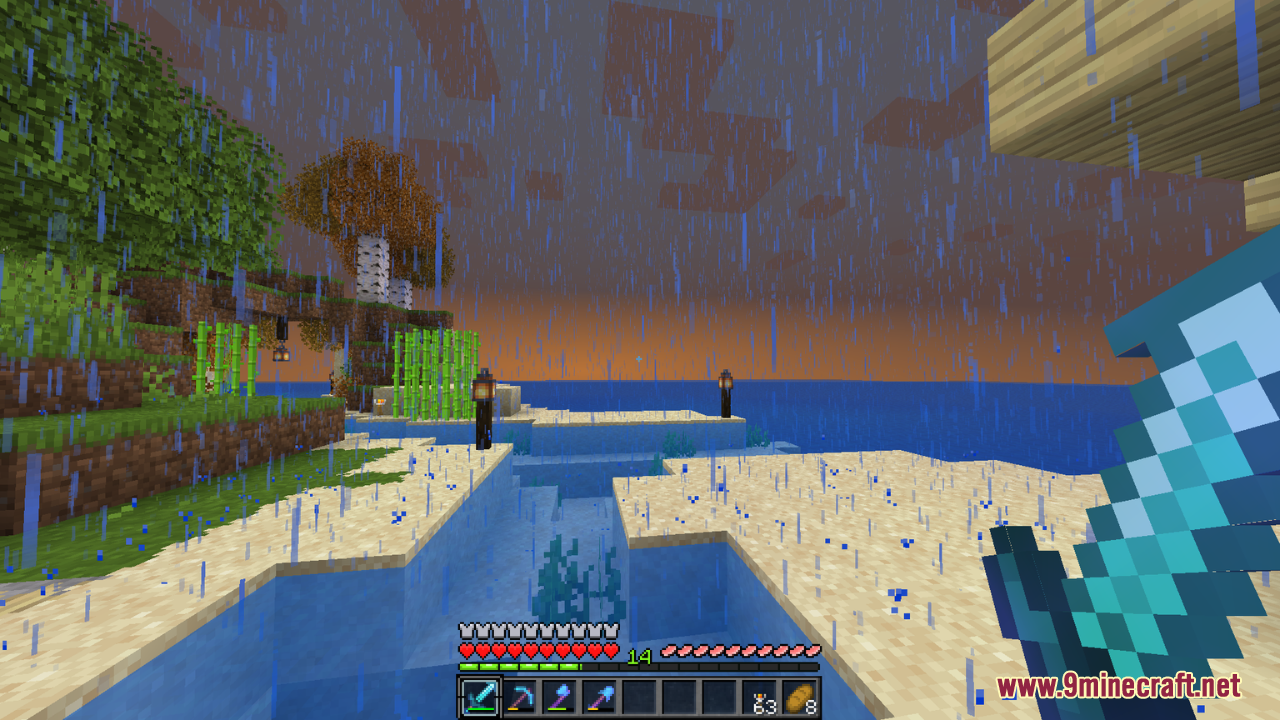Click the last heart on the health bar
Screen dimensions: 1280x720
[611, 649]
